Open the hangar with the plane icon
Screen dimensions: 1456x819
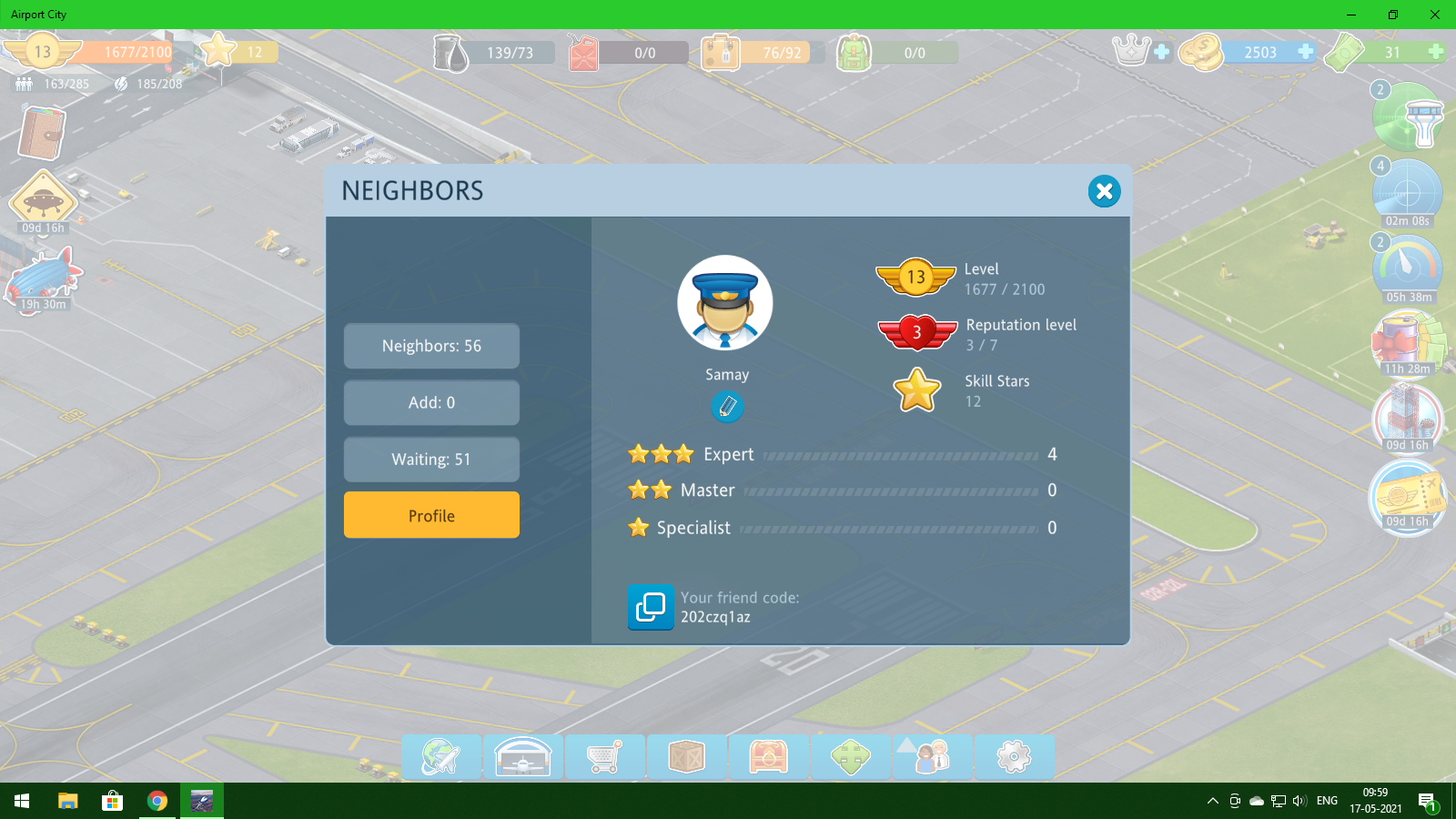[x=523, y=756]
